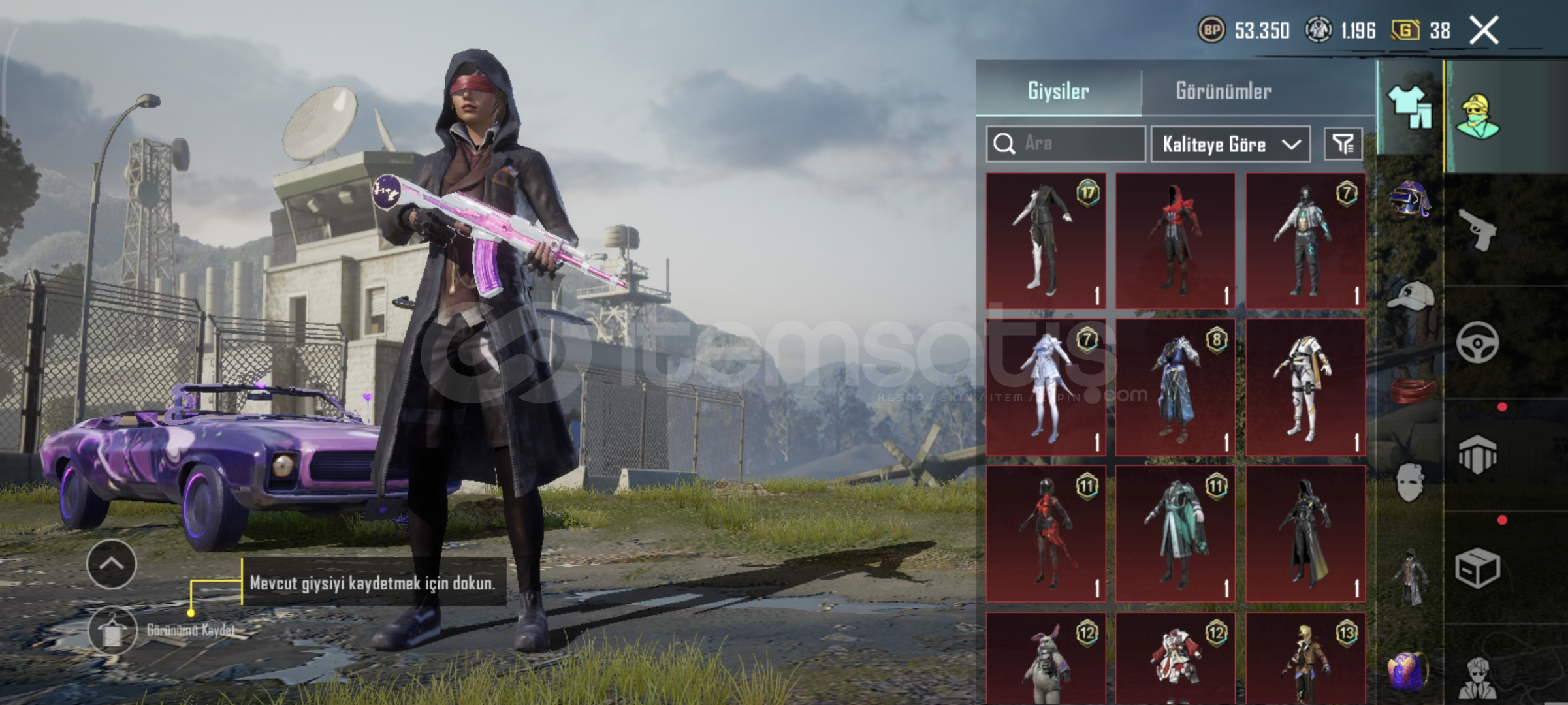Viewport: 1568px width, 705px height.
Task: Tap the Görünümü Kaydet hanger button
Action: pyautogui.click(x=112, y=631)
